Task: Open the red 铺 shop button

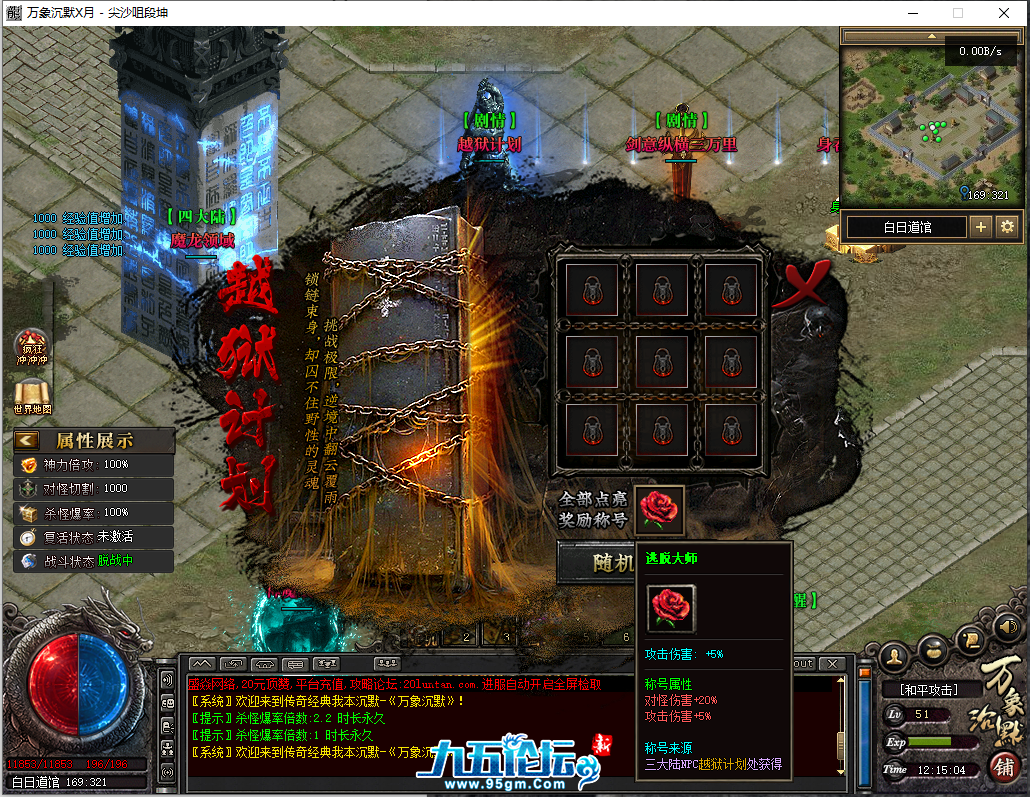Action: coord(1002,766)
